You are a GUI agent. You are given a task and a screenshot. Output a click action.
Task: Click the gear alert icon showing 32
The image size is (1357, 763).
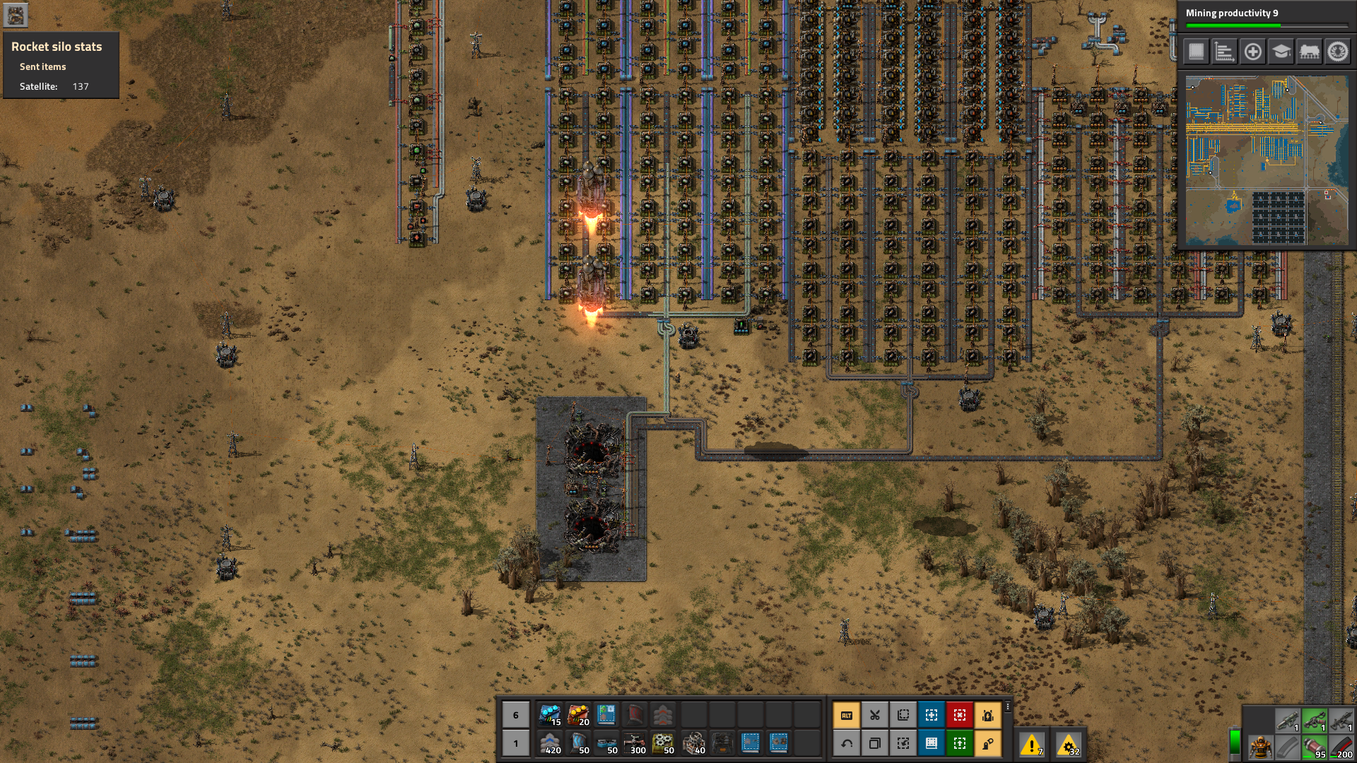pyautogui.click(x=1069, y=745)
